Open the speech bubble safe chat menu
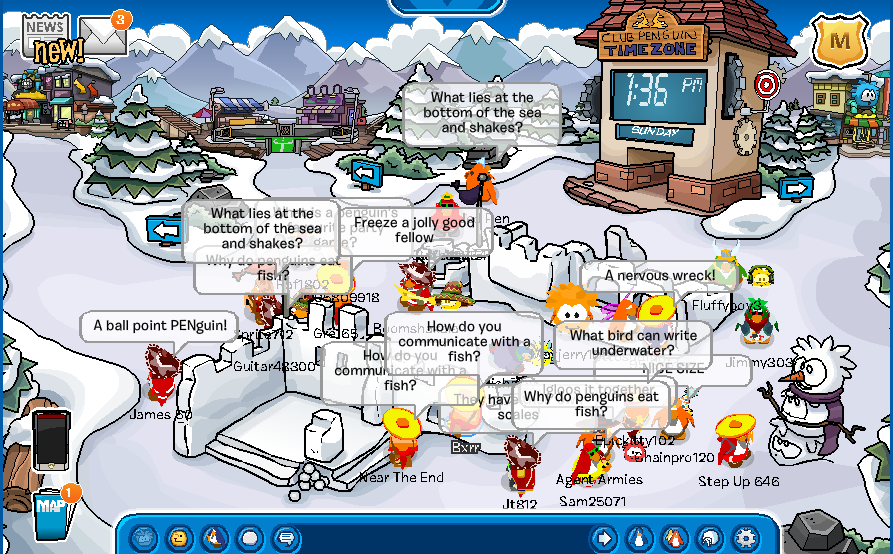The width and height of the screenshot is (893, 554). 285,538
